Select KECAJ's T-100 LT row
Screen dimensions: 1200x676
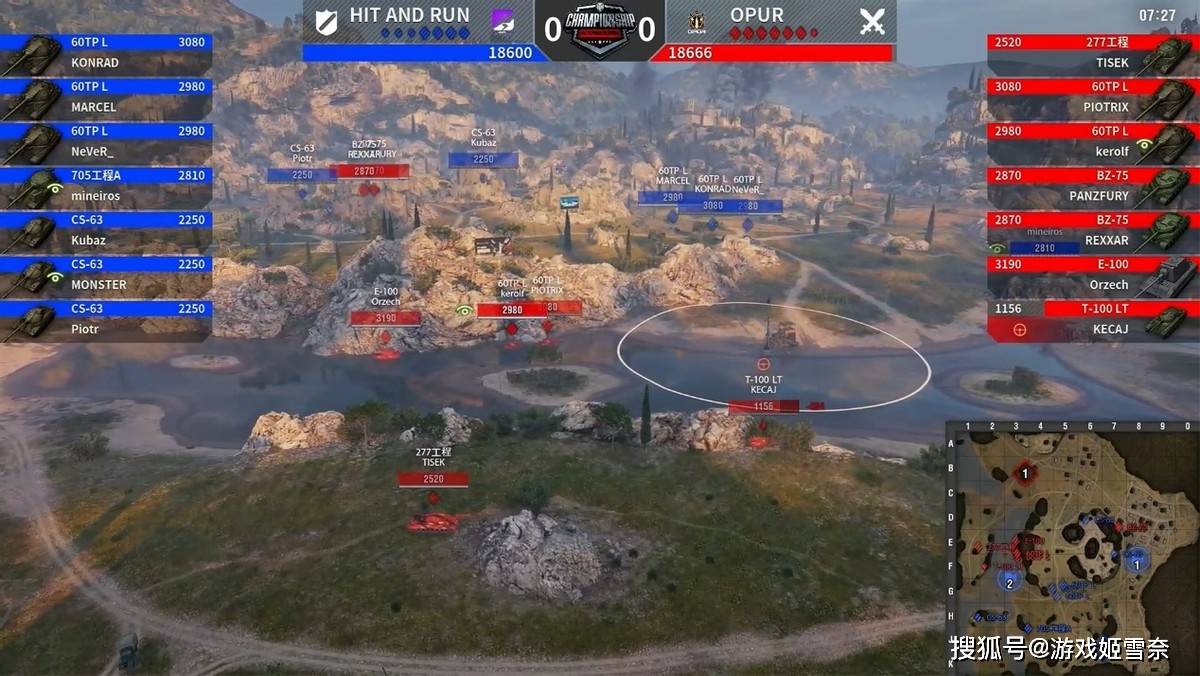tap(1092, 318)
